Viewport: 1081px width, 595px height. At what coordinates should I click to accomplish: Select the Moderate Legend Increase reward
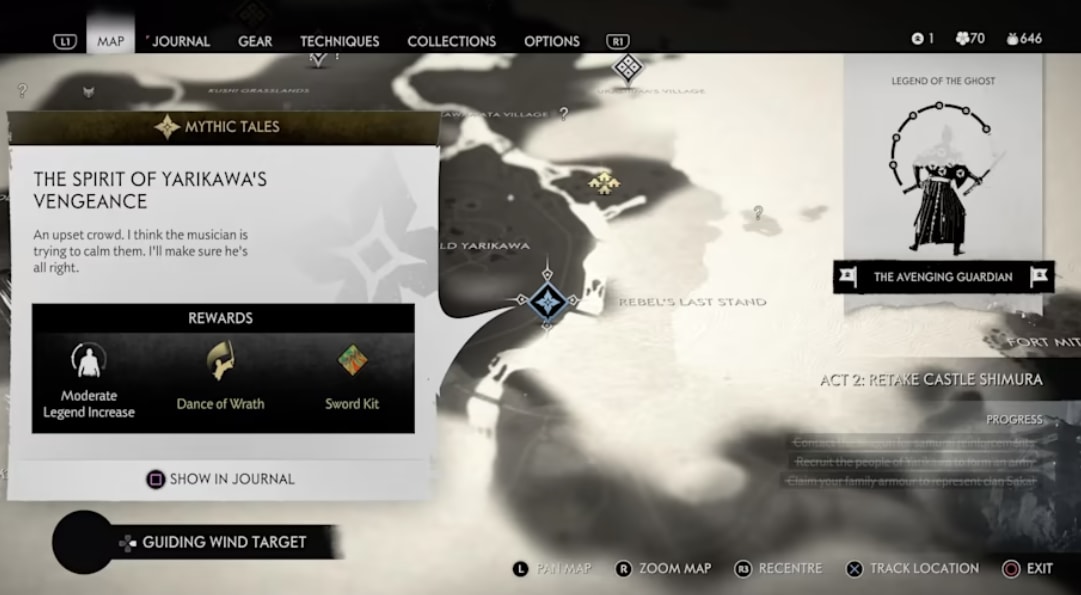pyautogui.click(x=89, y=380)
